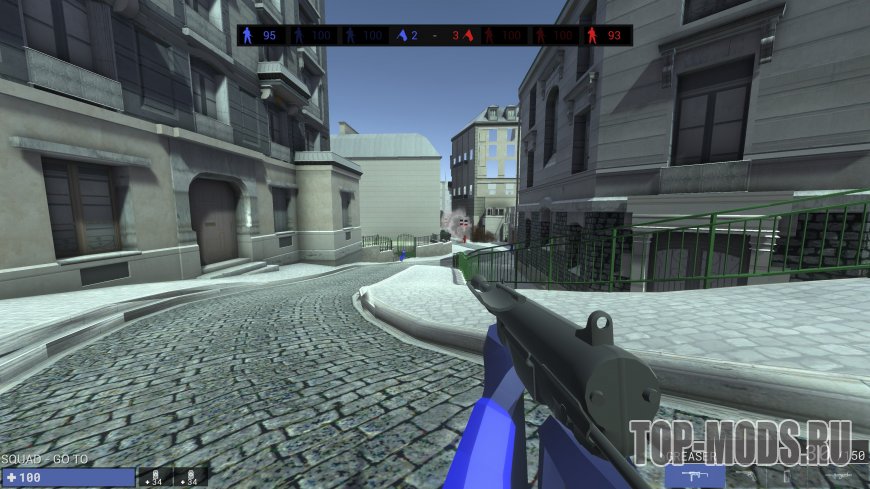The image size is (870, 489).
Task: Select the highlighted Greaser submachine gun slot
Action: click(x=695, y=477)
